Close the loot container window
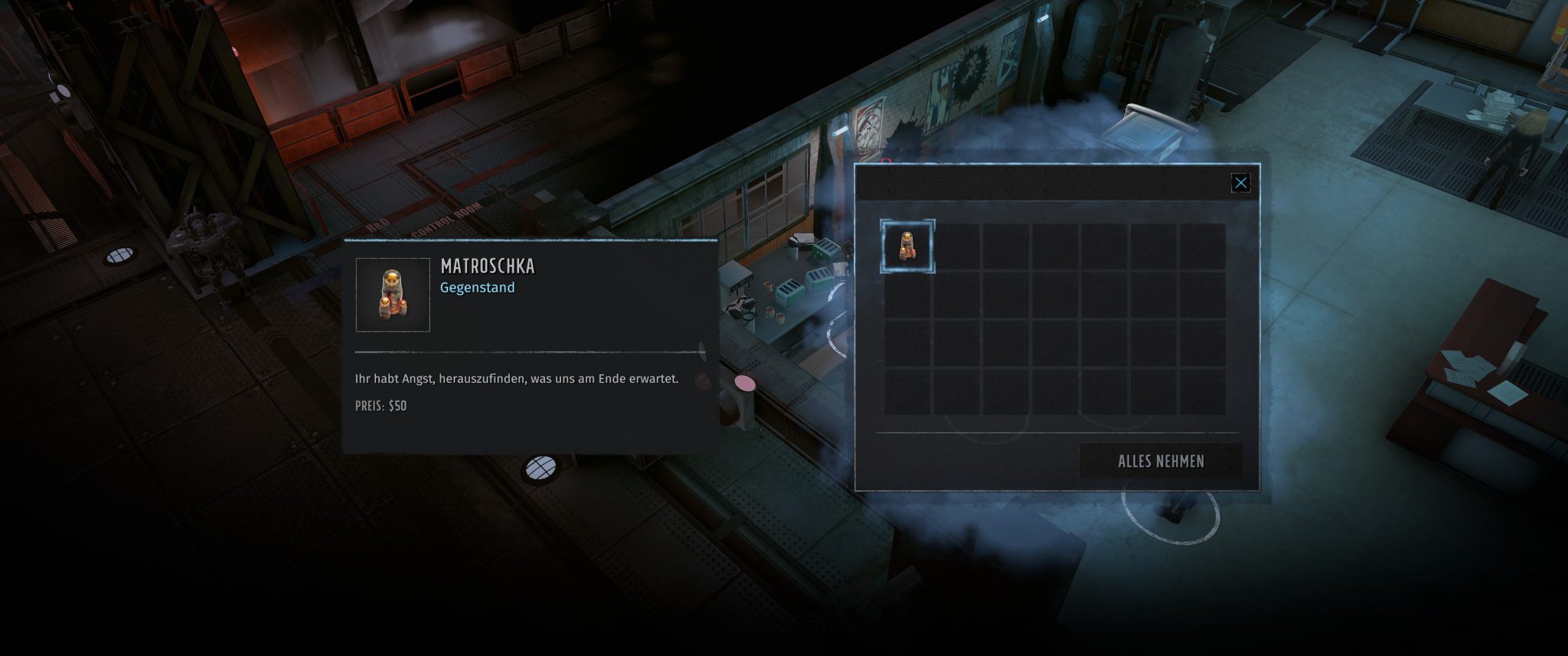Screen dimensions: 1568x656 tap(1242, 182)
